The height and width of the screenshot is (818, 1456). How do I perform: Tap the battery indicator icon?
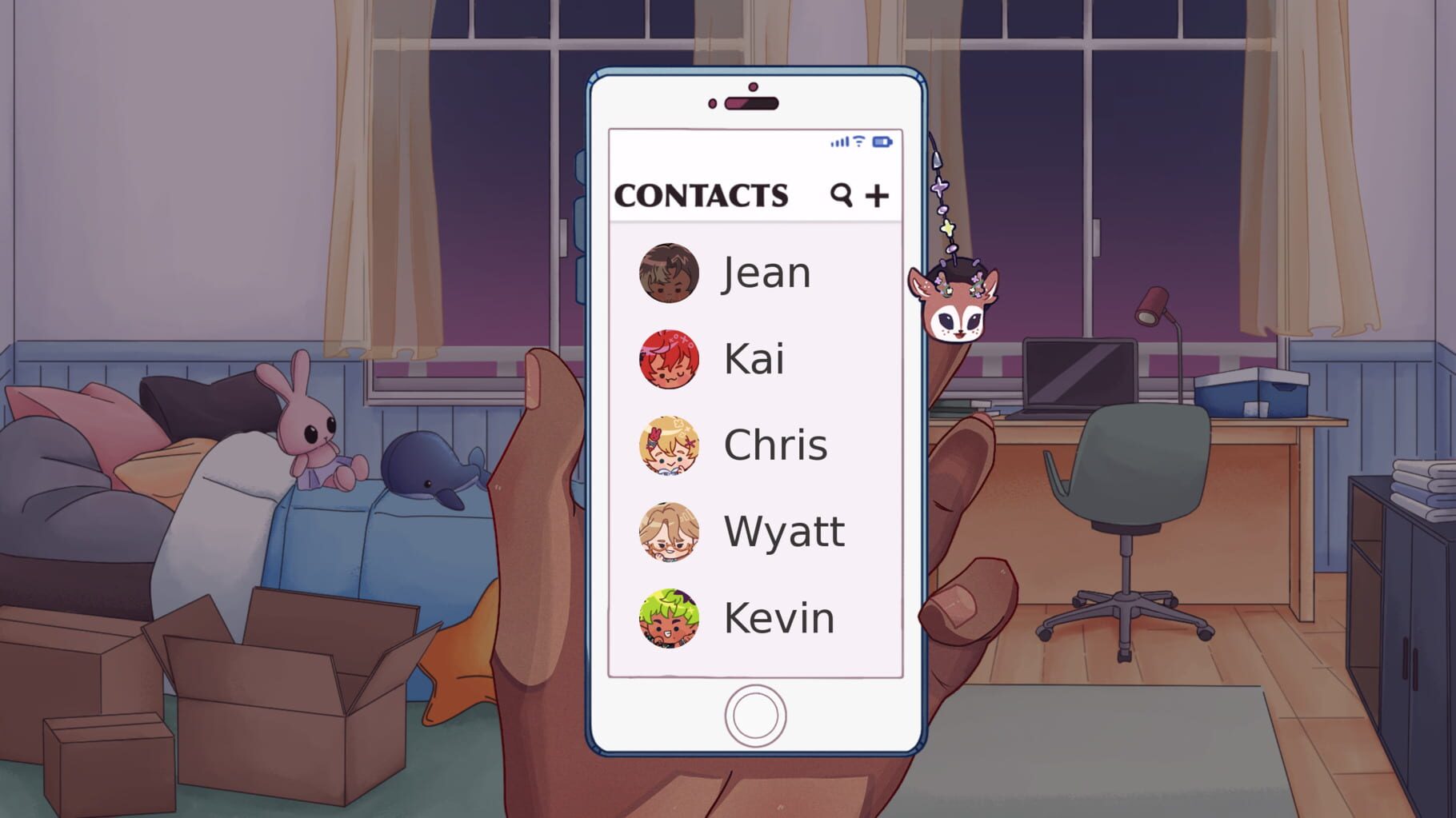pos(882,142)
